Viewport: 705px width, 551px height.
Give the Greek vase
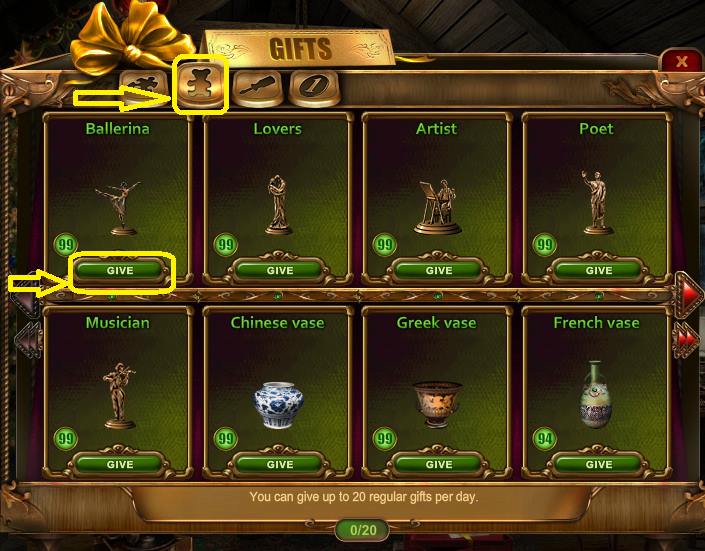(x=439, y=464)
